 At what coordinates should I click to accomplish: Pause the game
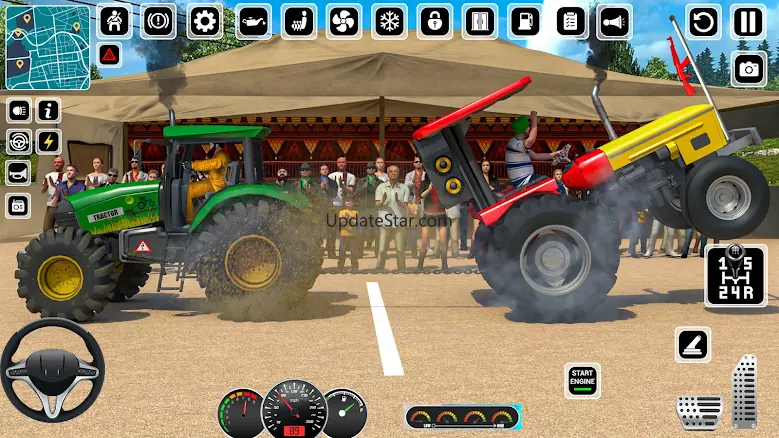click(x=748, y=22)
